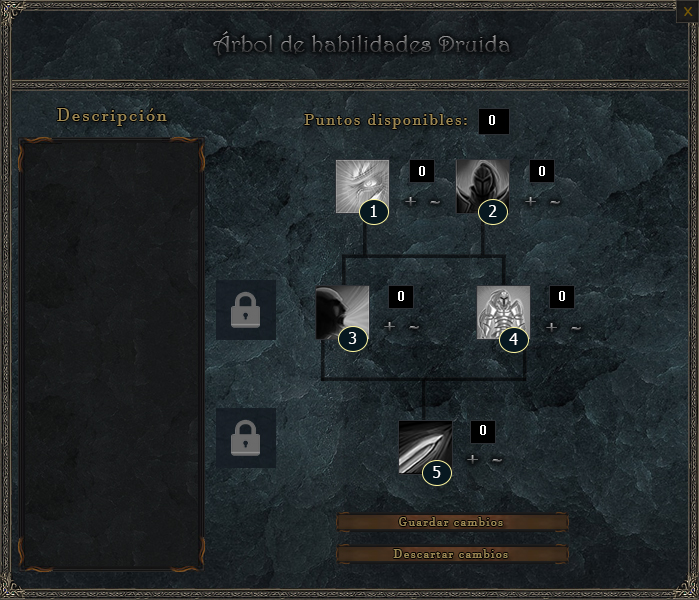This screenshot has width=699, height=600.
Task: Remove a point from skill 3
Action: (414, 326)
